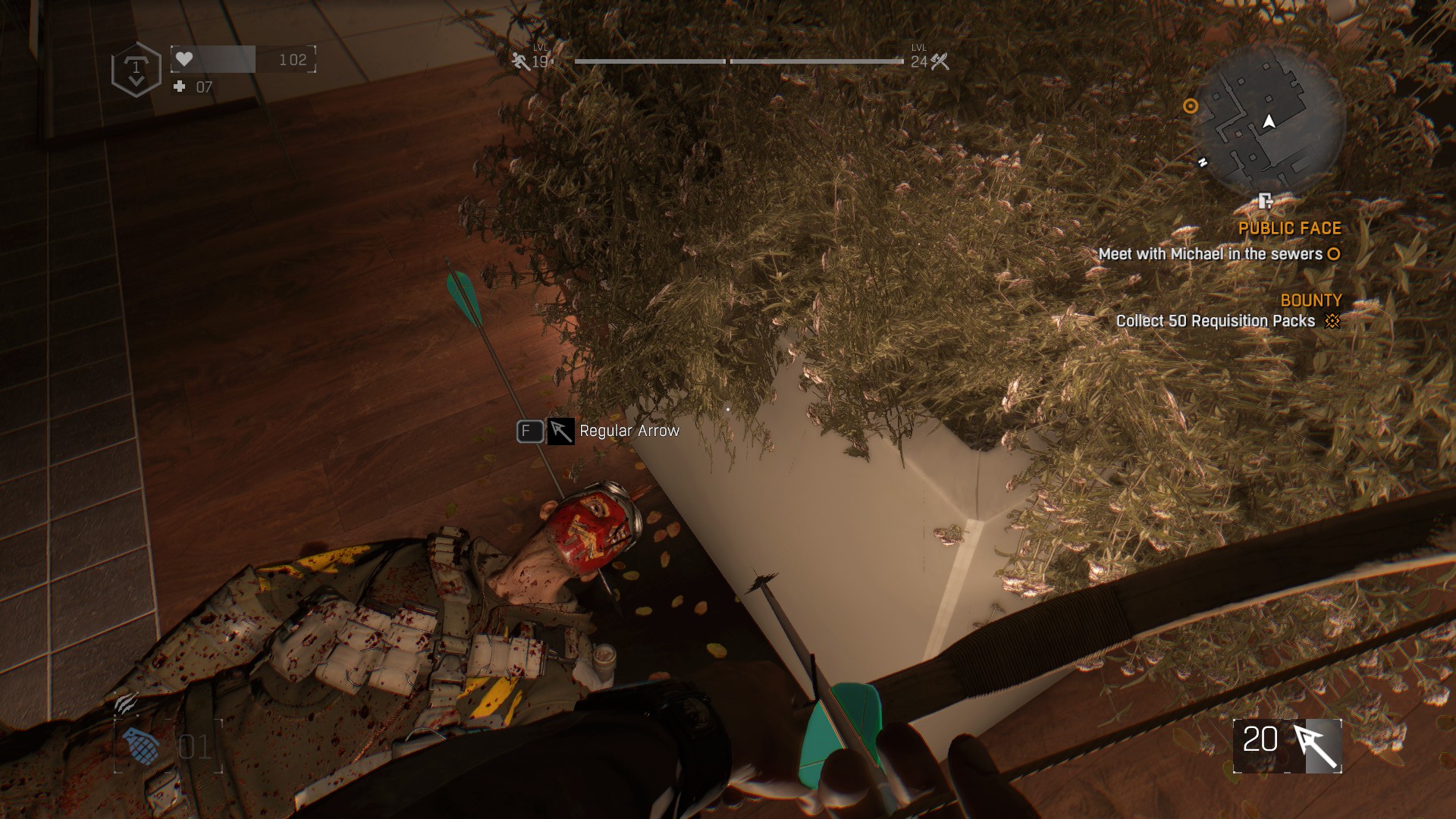Screen dimensions: 1456x819
Task: Click the power level 24 icon
Action: pyautogui.click(x=940, y=61)
